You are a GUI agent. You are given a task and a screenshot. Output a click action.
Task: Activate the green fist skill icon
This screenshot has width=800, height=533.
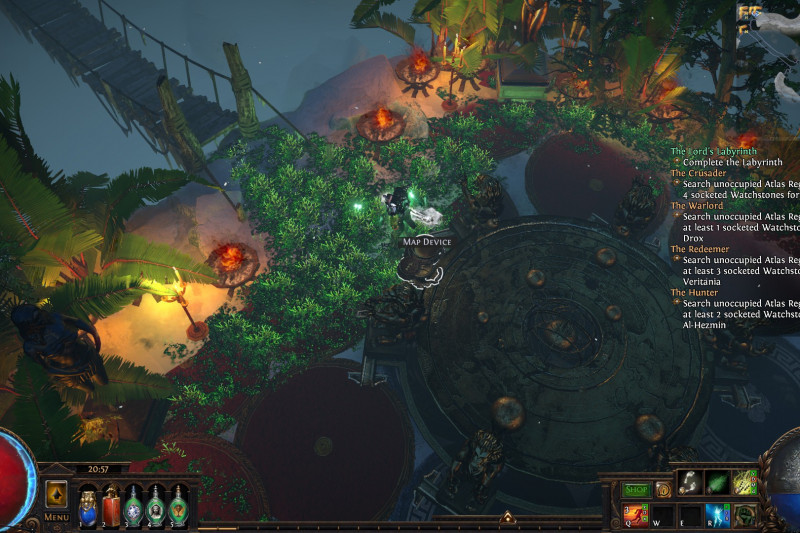(744, 514)
